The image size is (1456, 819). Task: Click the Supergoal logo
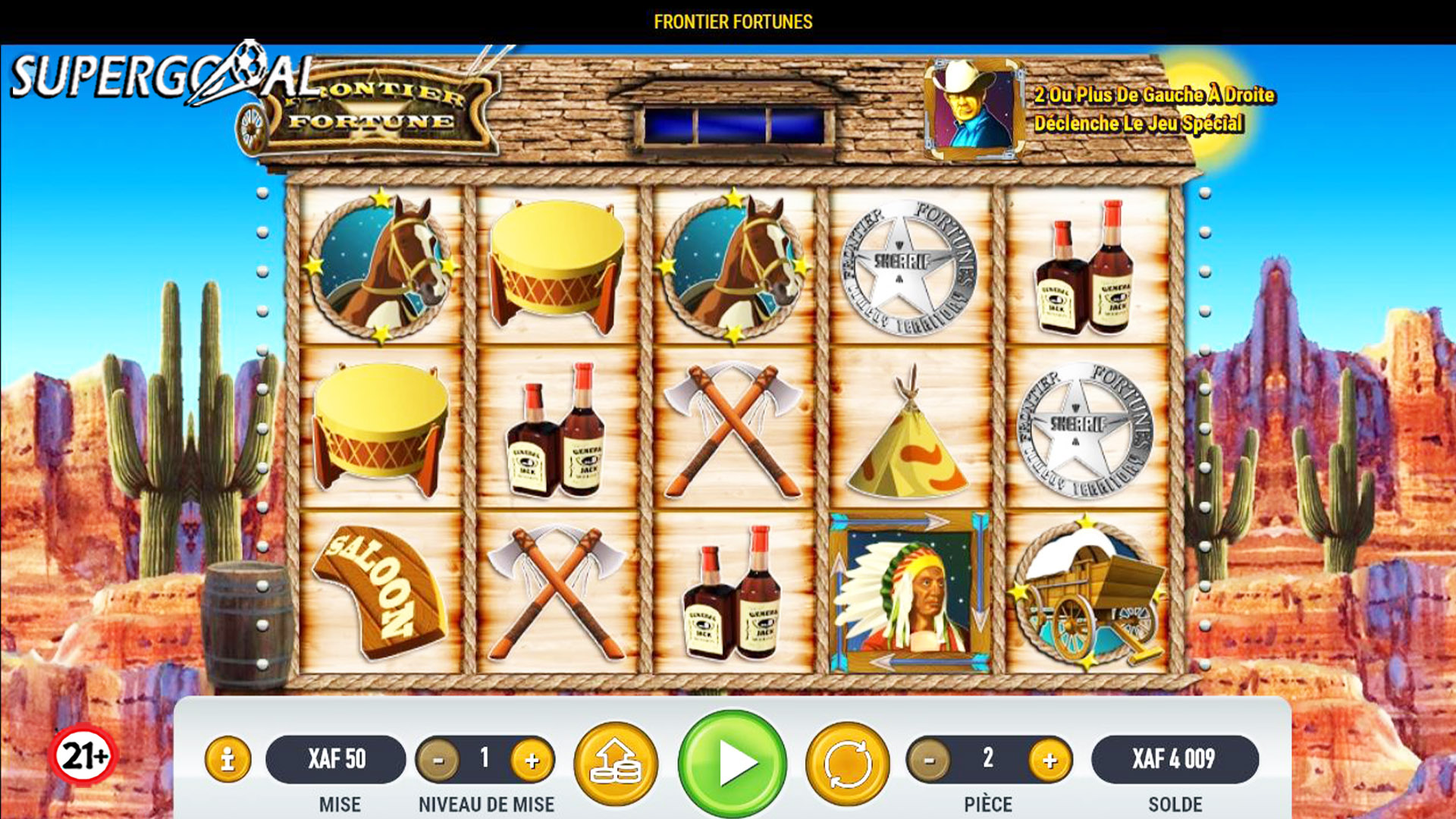point(163,76)
